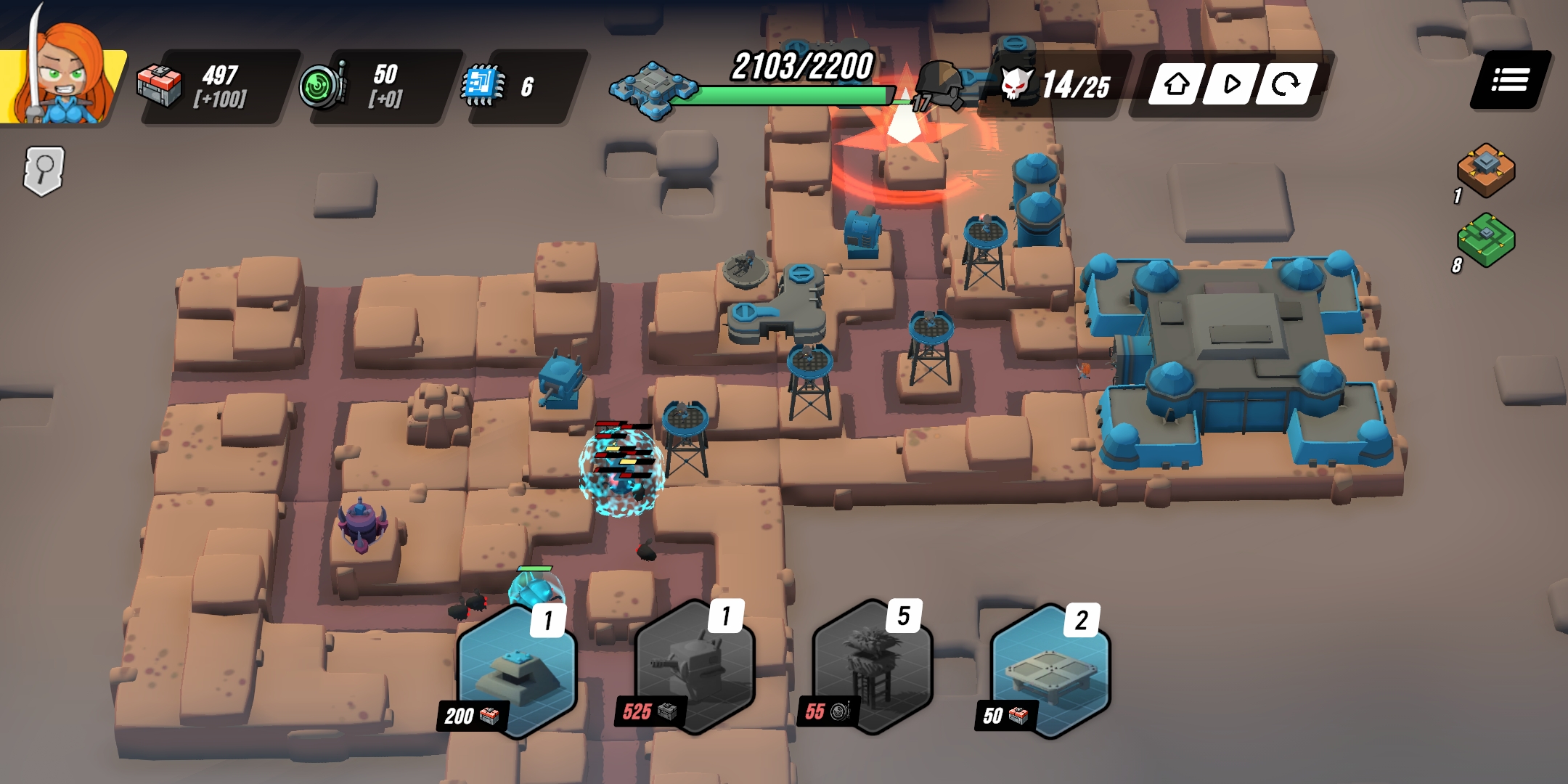This screenshot has width=1568, height=784.
Task: Select the orange terrain tile icon
Action: pyautogui.click(x=1486, y=169)
